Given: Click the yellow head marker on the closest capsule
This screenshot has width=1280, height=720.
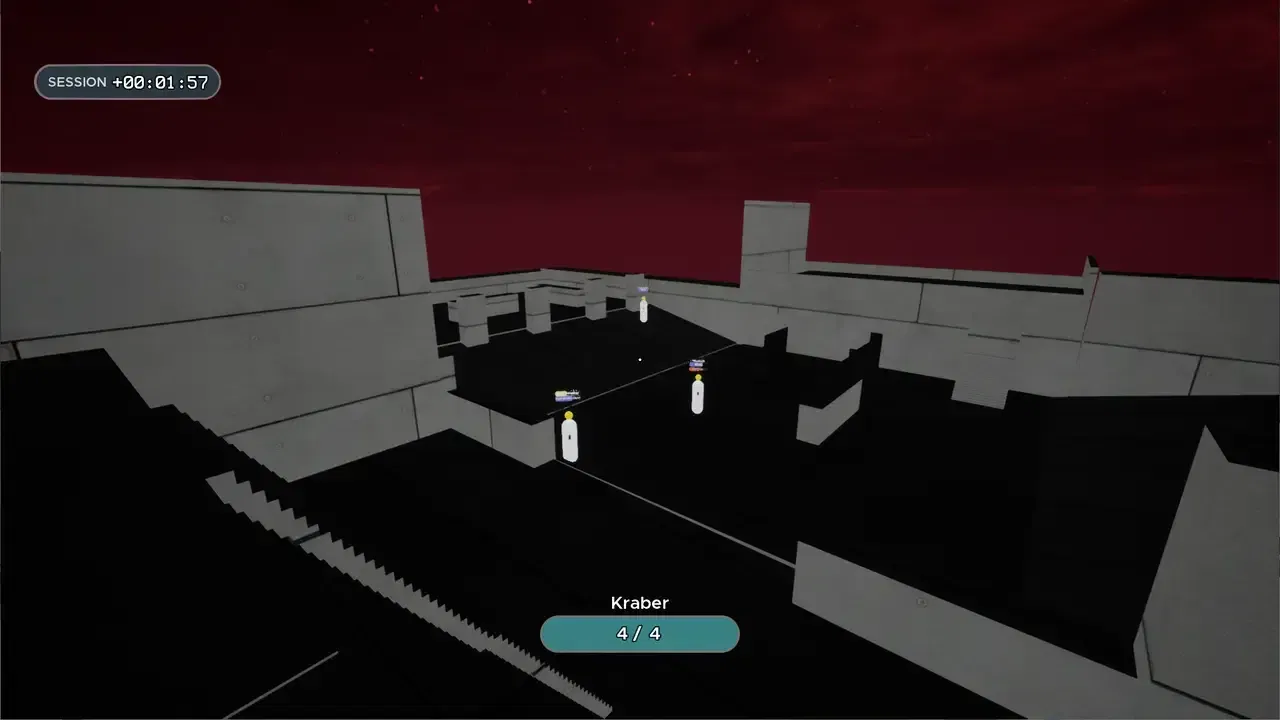Looking at the screenshot, I should (569, 413).
